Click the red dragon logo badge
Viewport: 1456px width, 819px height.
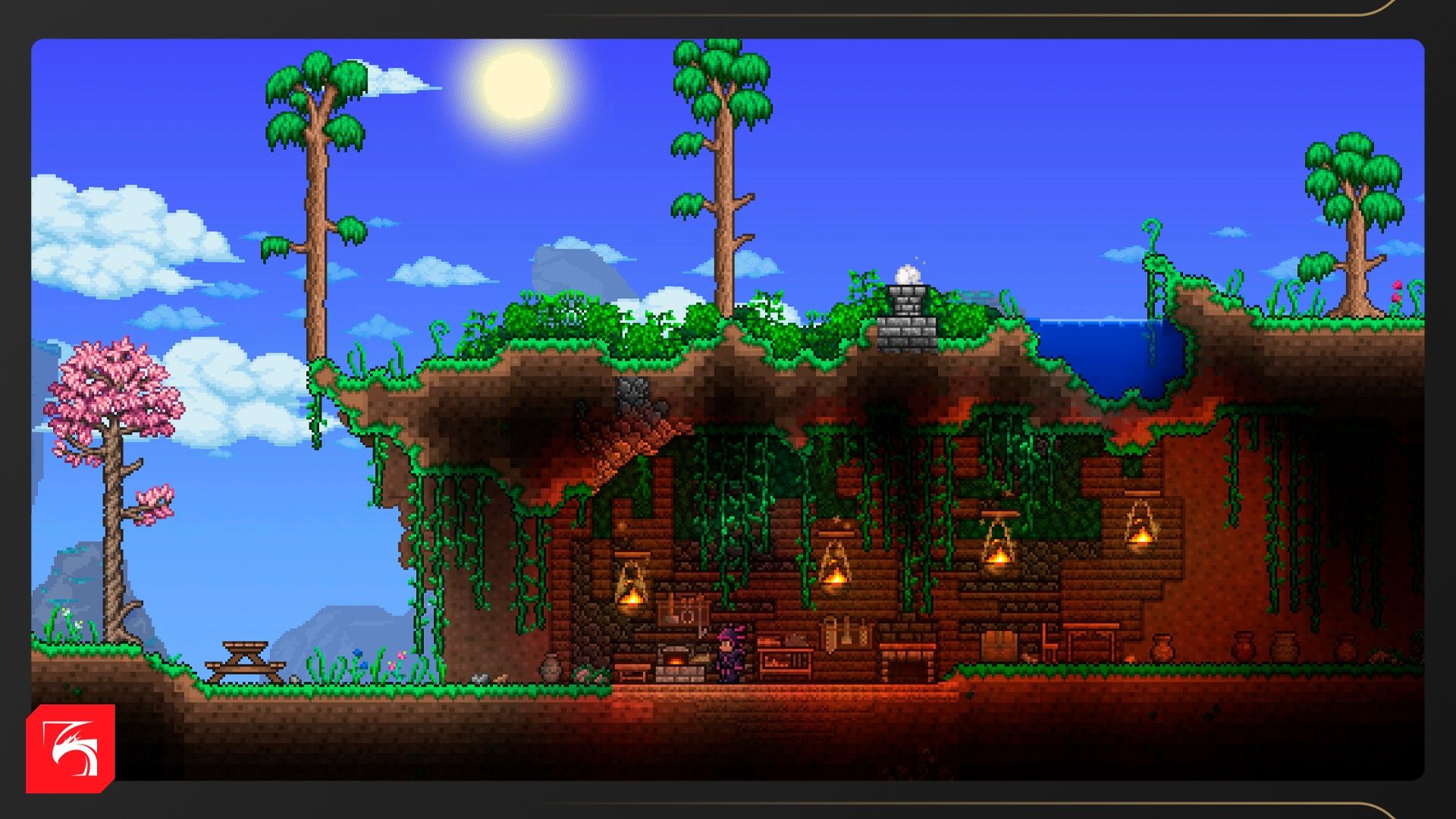click(71, 748)
